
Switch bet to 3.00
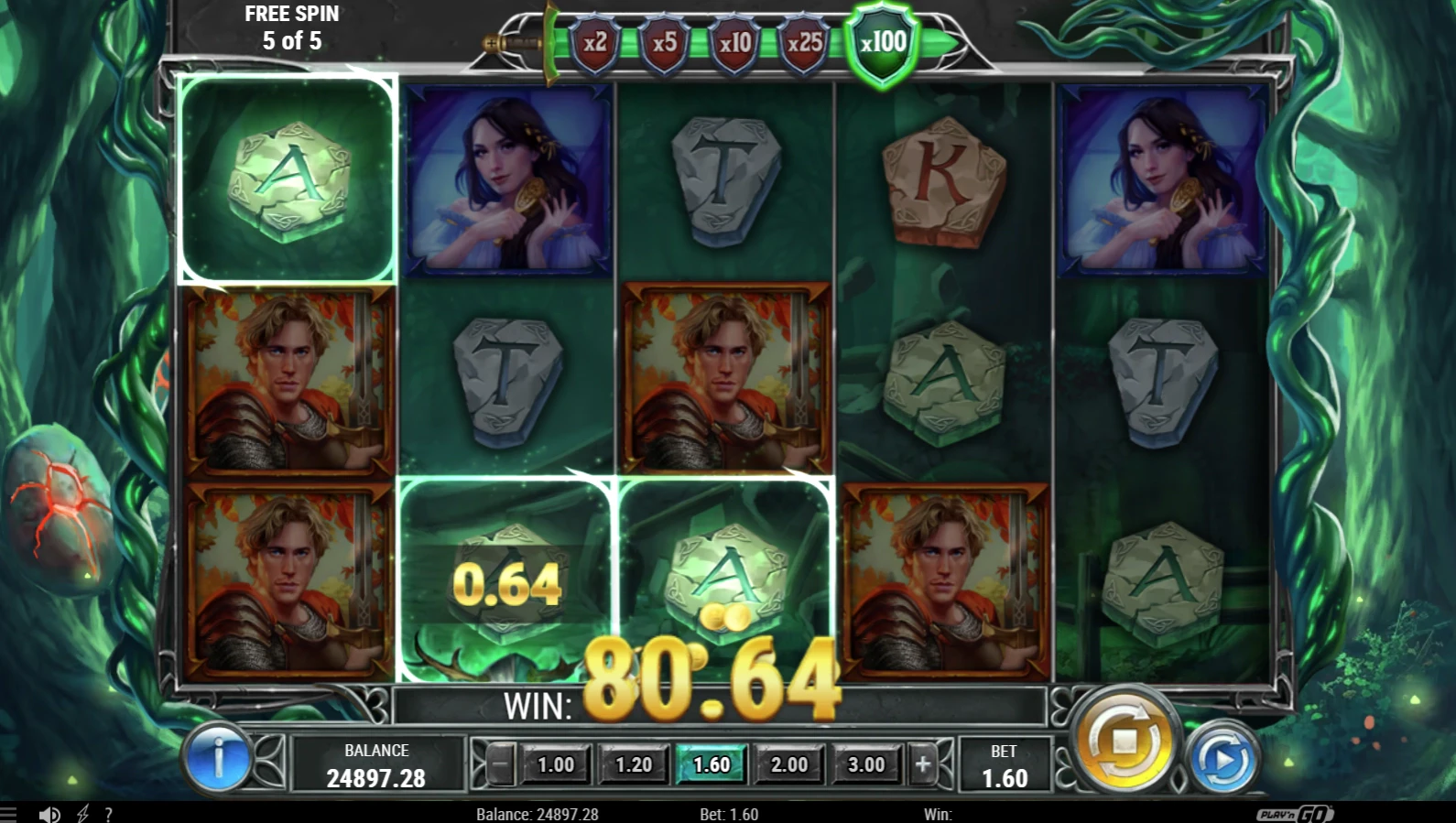866,764
